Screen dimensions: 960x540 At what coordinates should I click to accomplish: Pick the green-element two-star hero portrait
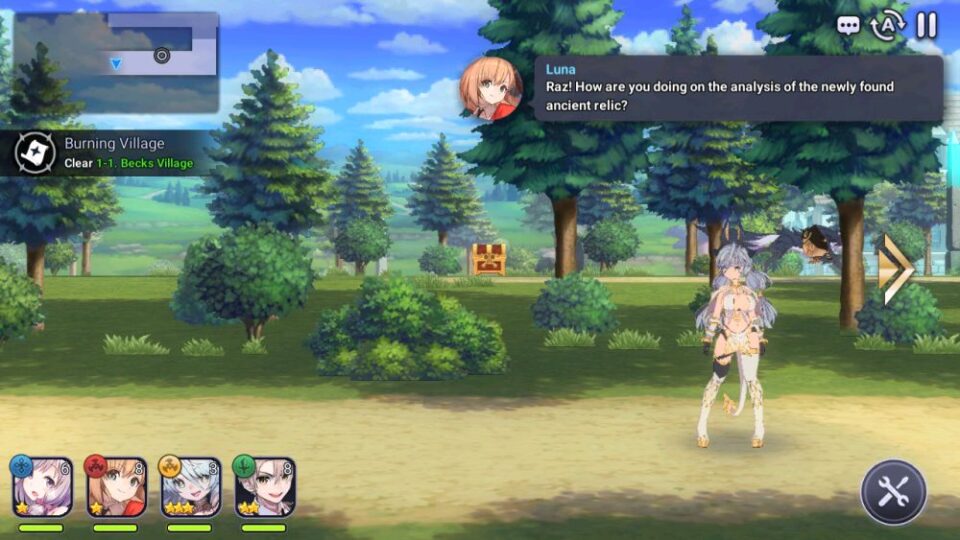point(264,487)
